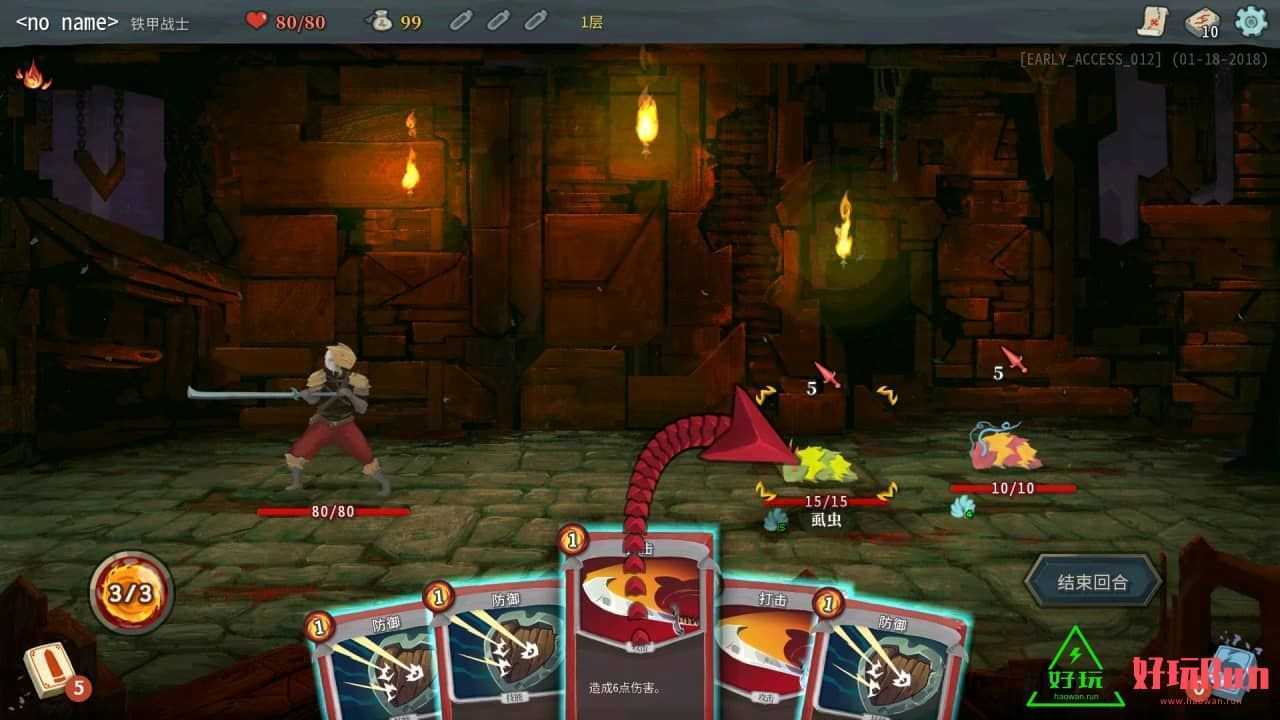Viewport: 1280px width, 720px height.
Task: Select the raised Strike card dealing 6 damage
Action: [635, 640]
